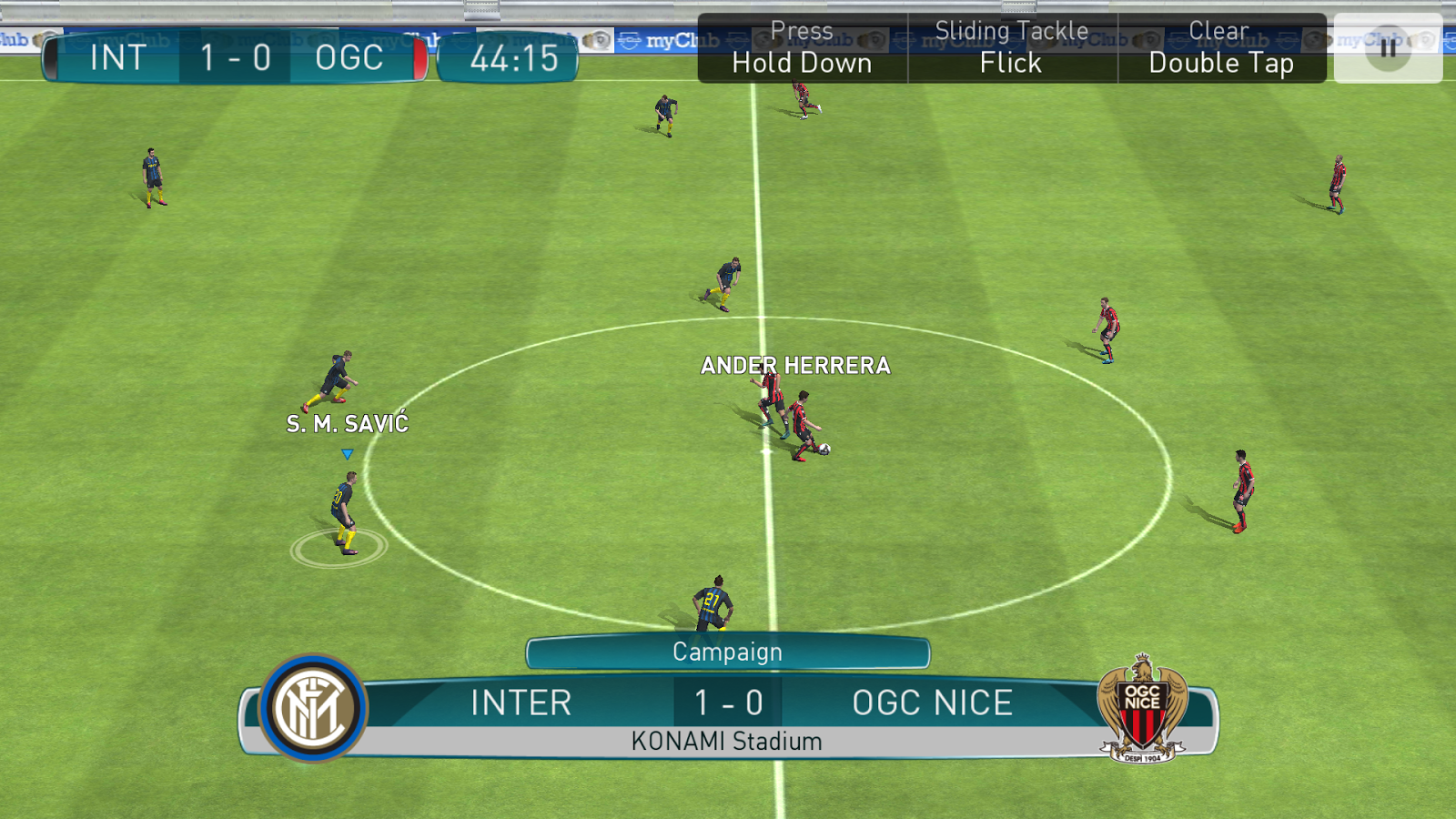Enable Double Tap for Clear
Image resolution: width=1456 pixels, height=819 pixels.
pyautogui.click(x=1222, y=63)
